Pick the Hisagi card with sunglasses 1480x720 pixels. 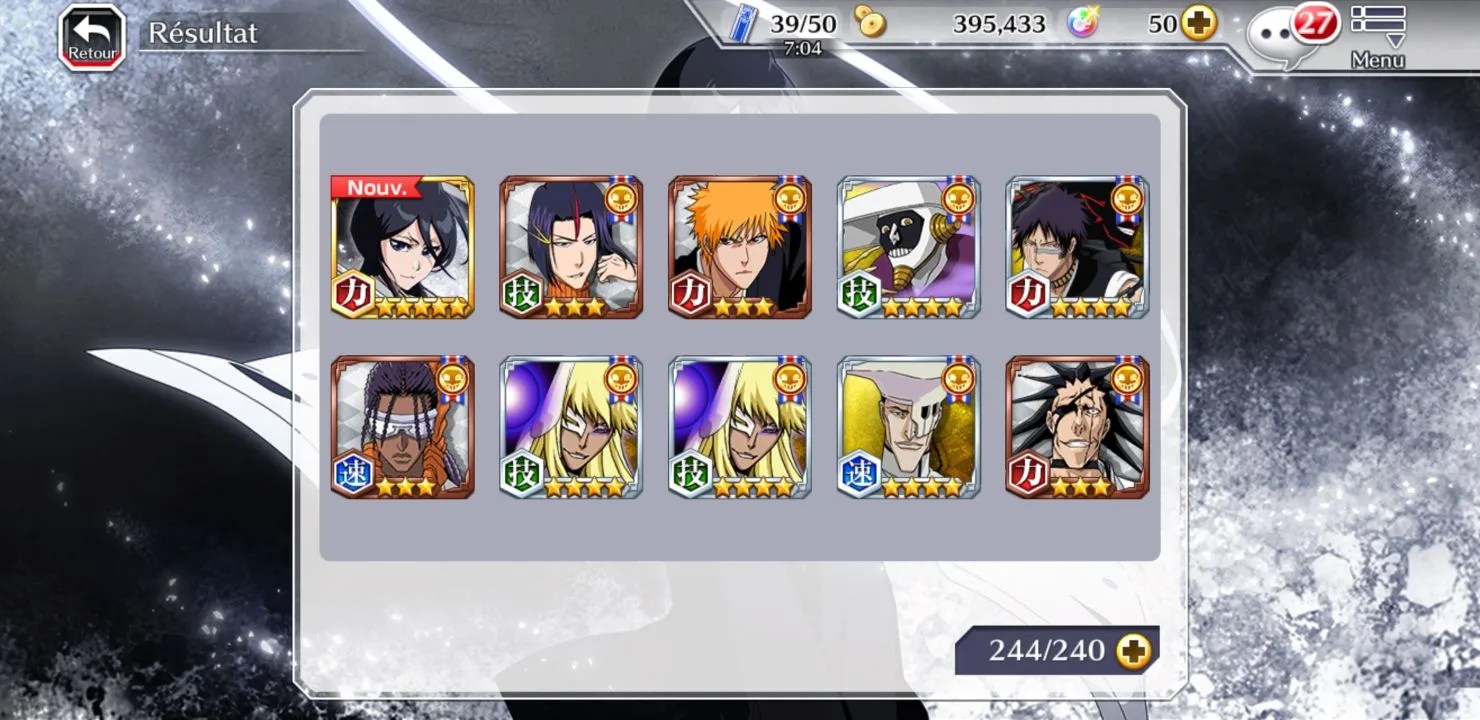(1077, 247)
